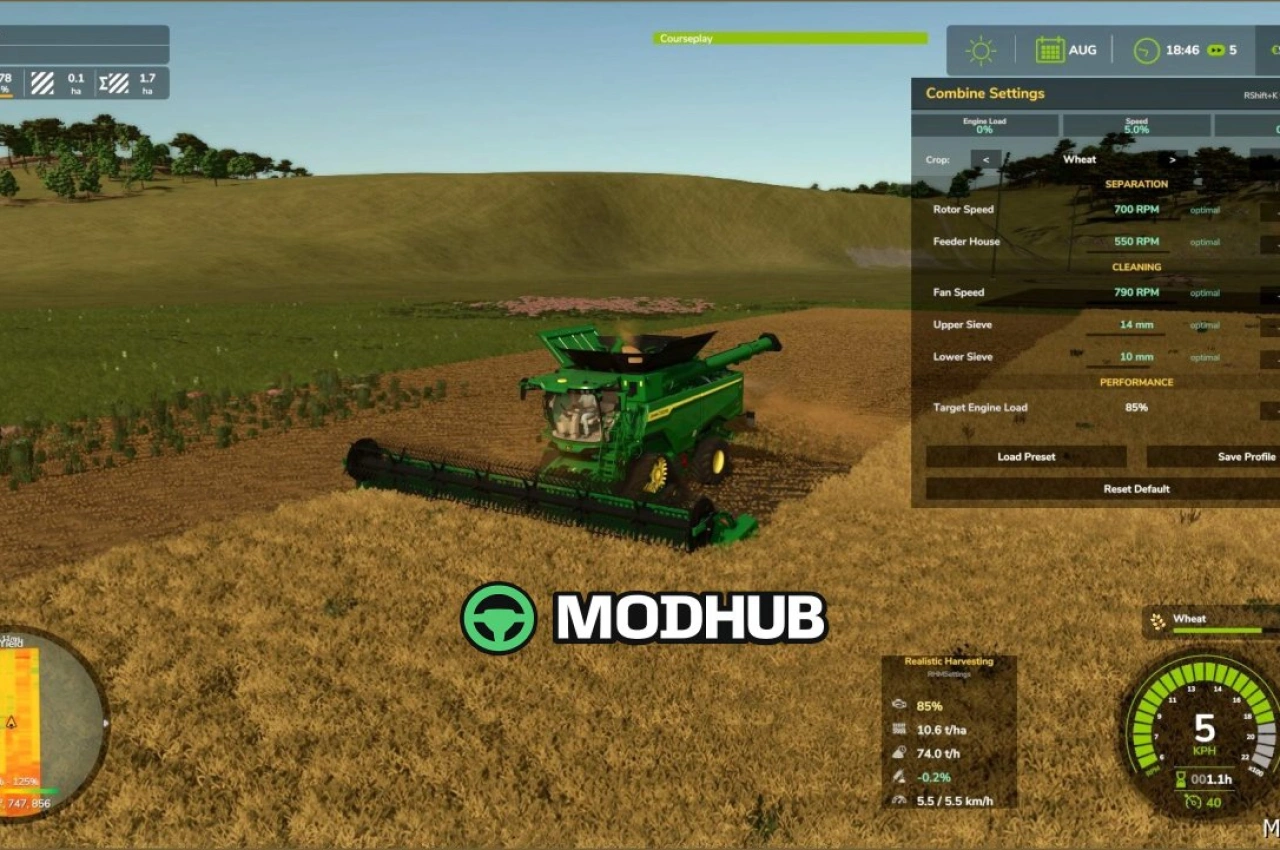
Task: Select the CLEANING section header
Action: (x=1136, y=267)
